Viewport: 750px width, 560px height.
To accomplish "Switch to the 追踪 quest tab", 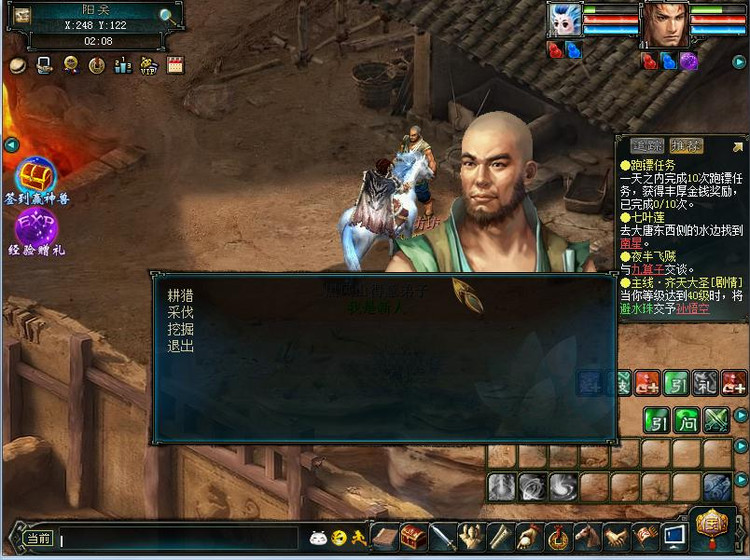I will click(x=647, y=146).
